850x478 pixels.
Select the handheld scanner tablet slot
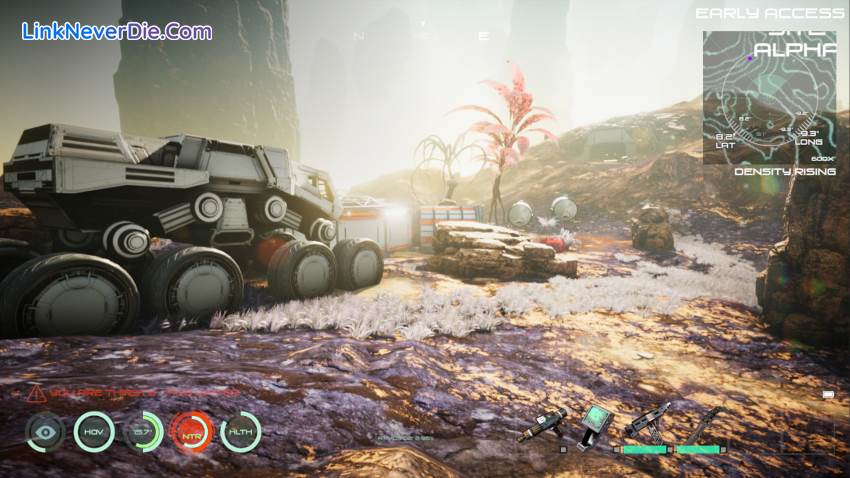(x=595, y=425)
